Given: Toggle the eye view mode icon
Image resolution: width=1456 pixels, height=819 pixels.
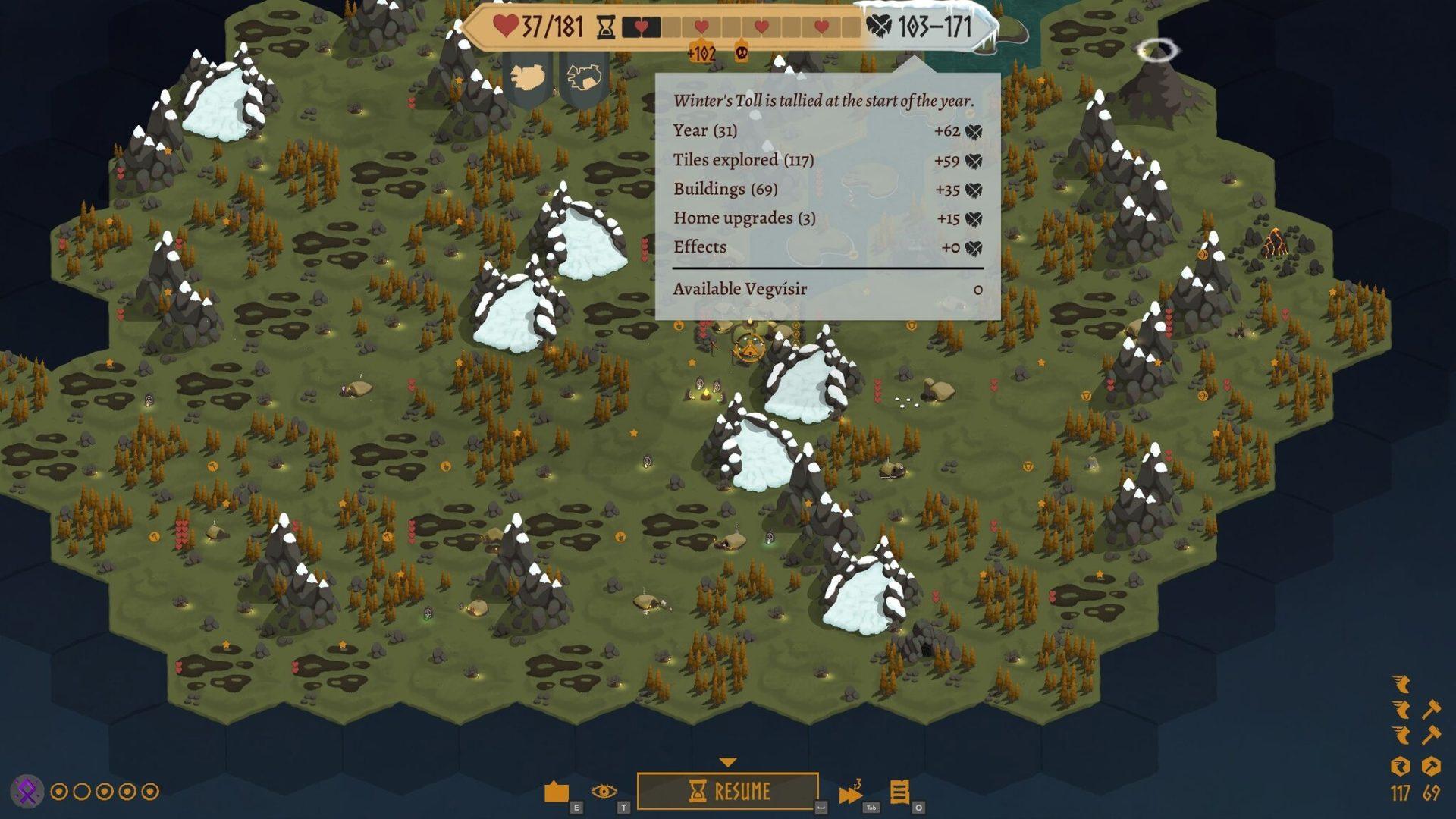Looking at the screenshot, I should pos(604,792).
